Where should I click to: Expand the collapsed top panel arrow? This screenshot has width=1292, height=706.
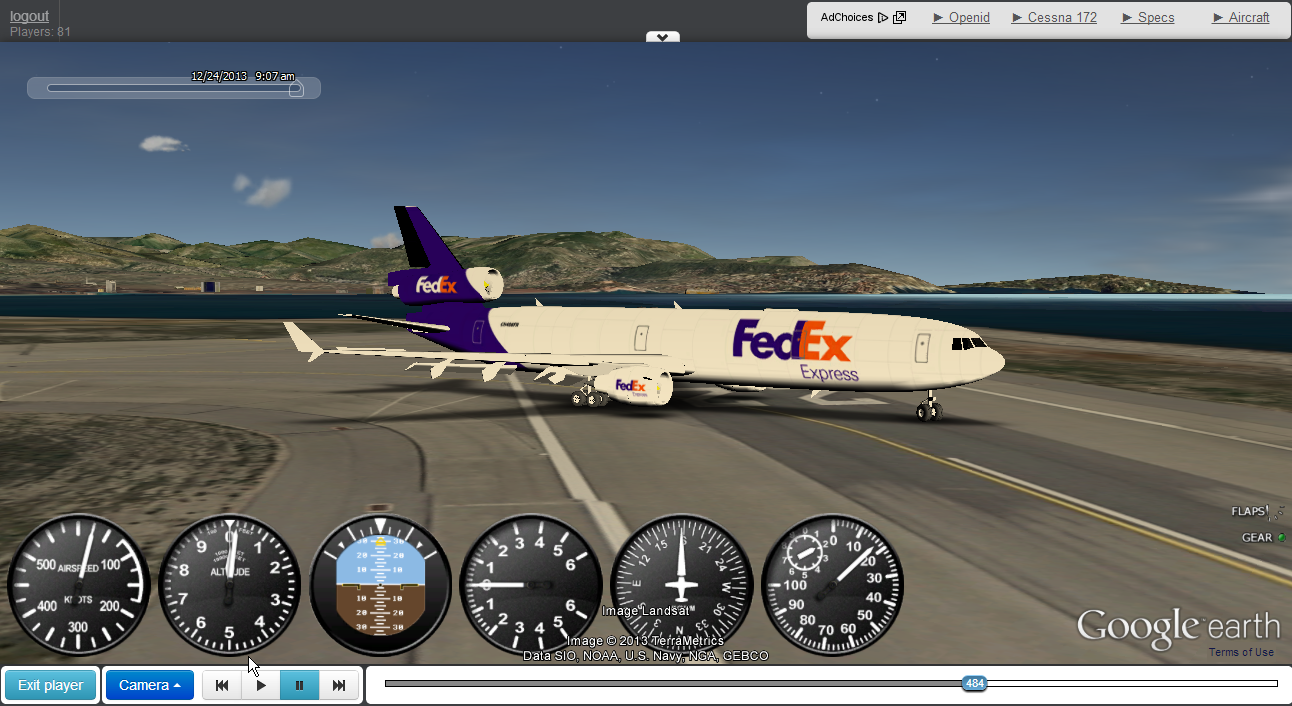point(662,37)
